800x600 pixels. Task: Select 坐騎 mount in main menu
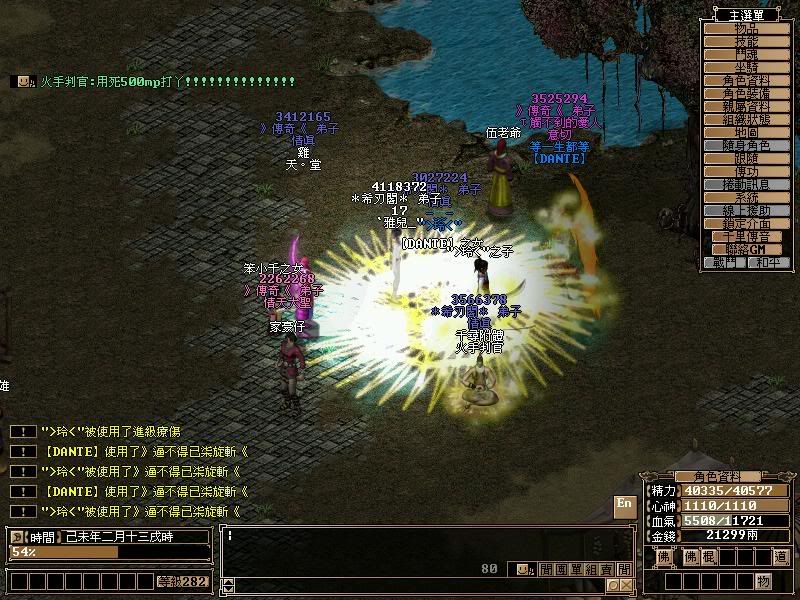(x=746, y=68)
